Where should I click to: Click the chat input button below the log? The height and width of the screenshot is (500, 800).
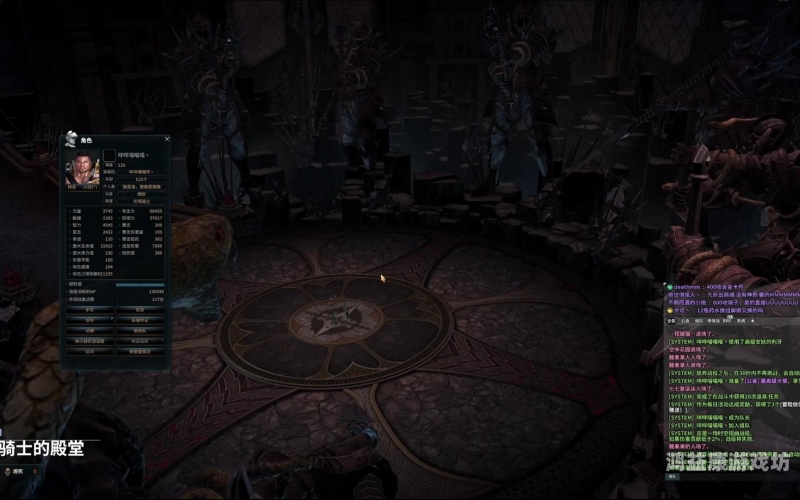[x=672, y=476]
